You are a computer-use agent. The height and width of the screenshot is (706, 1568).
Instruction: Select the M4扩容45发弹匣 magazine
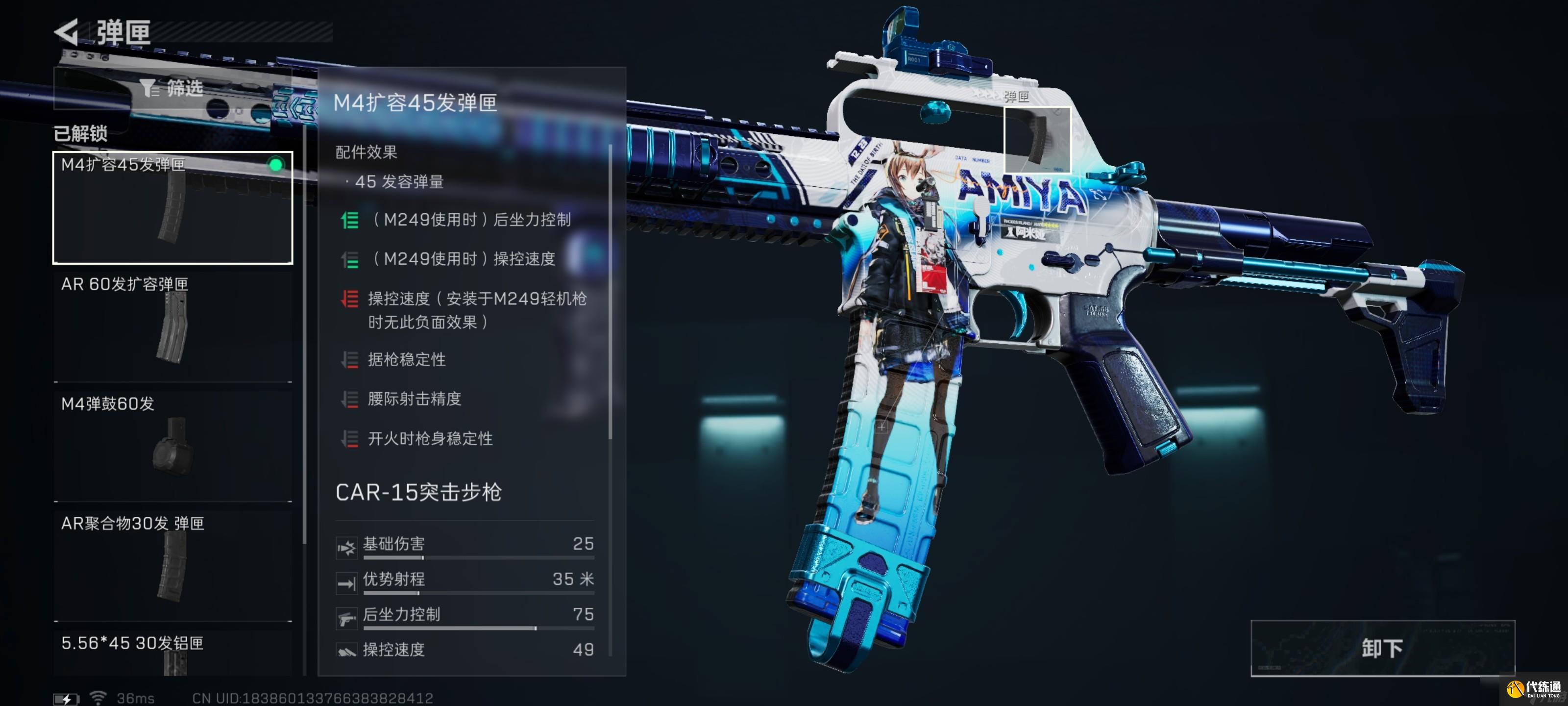click(173, 208)
